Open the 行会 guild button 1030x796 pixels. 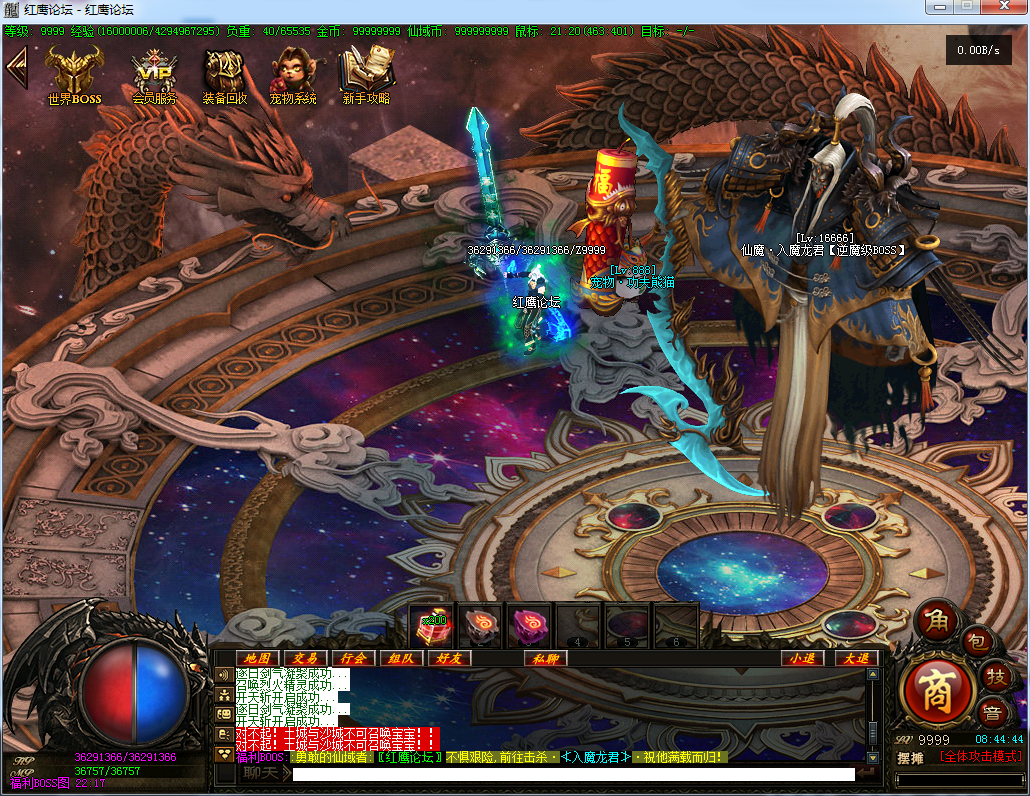(x=353, y=658)
